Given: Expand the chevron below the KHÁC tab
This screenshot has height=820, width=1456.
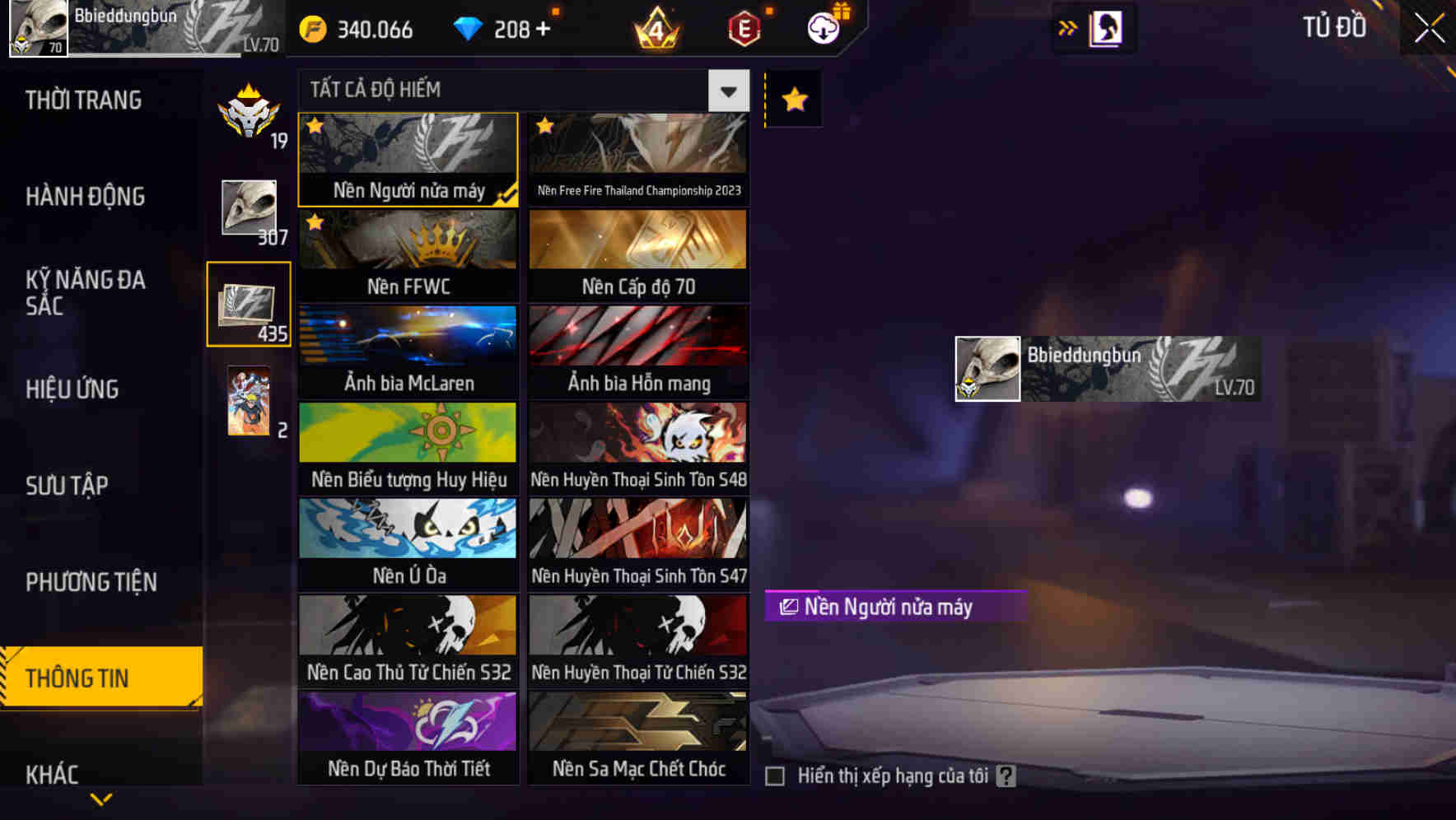Looking at the screenshot, I should click(101, 798).
